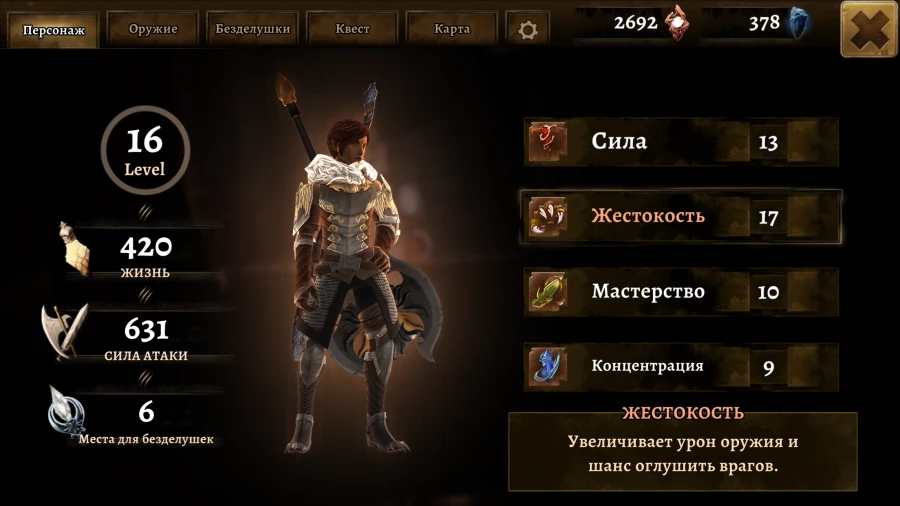
Task: Switch to the Персонаж tab
Action: tap(54, 29)
